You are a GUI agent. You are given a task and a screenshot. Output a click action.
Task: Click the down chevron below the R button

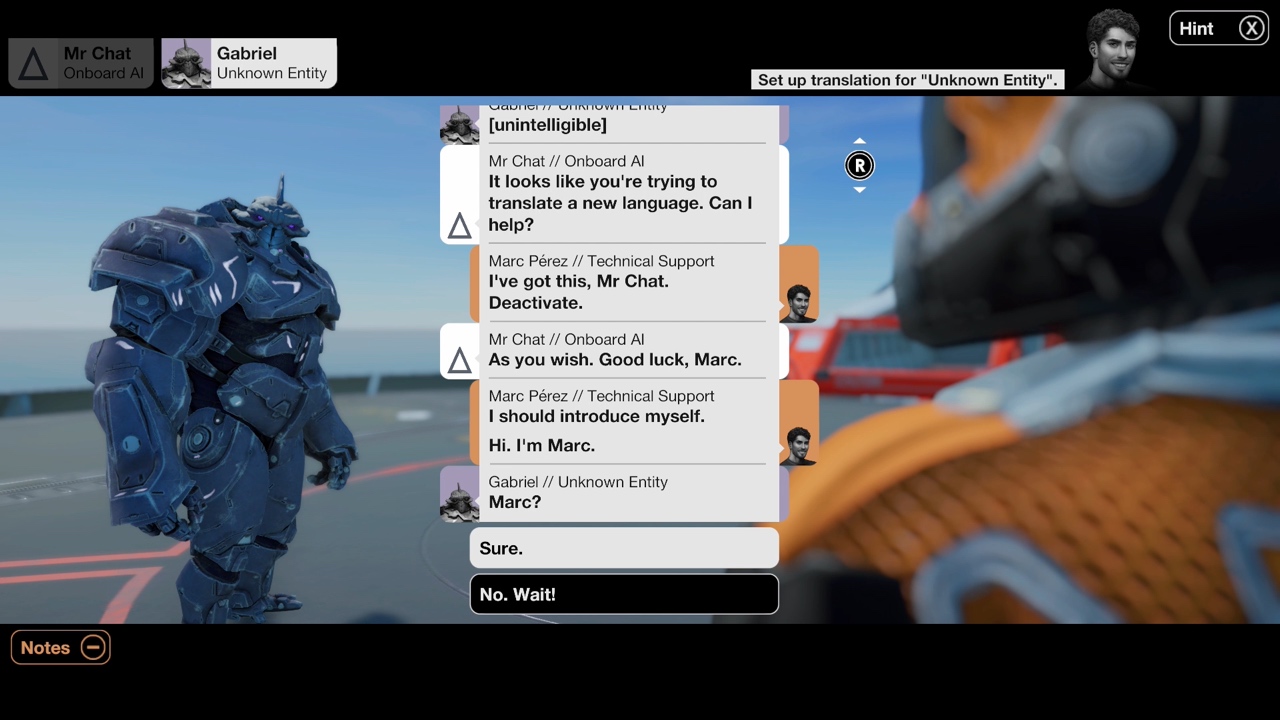tap(859, 190)
